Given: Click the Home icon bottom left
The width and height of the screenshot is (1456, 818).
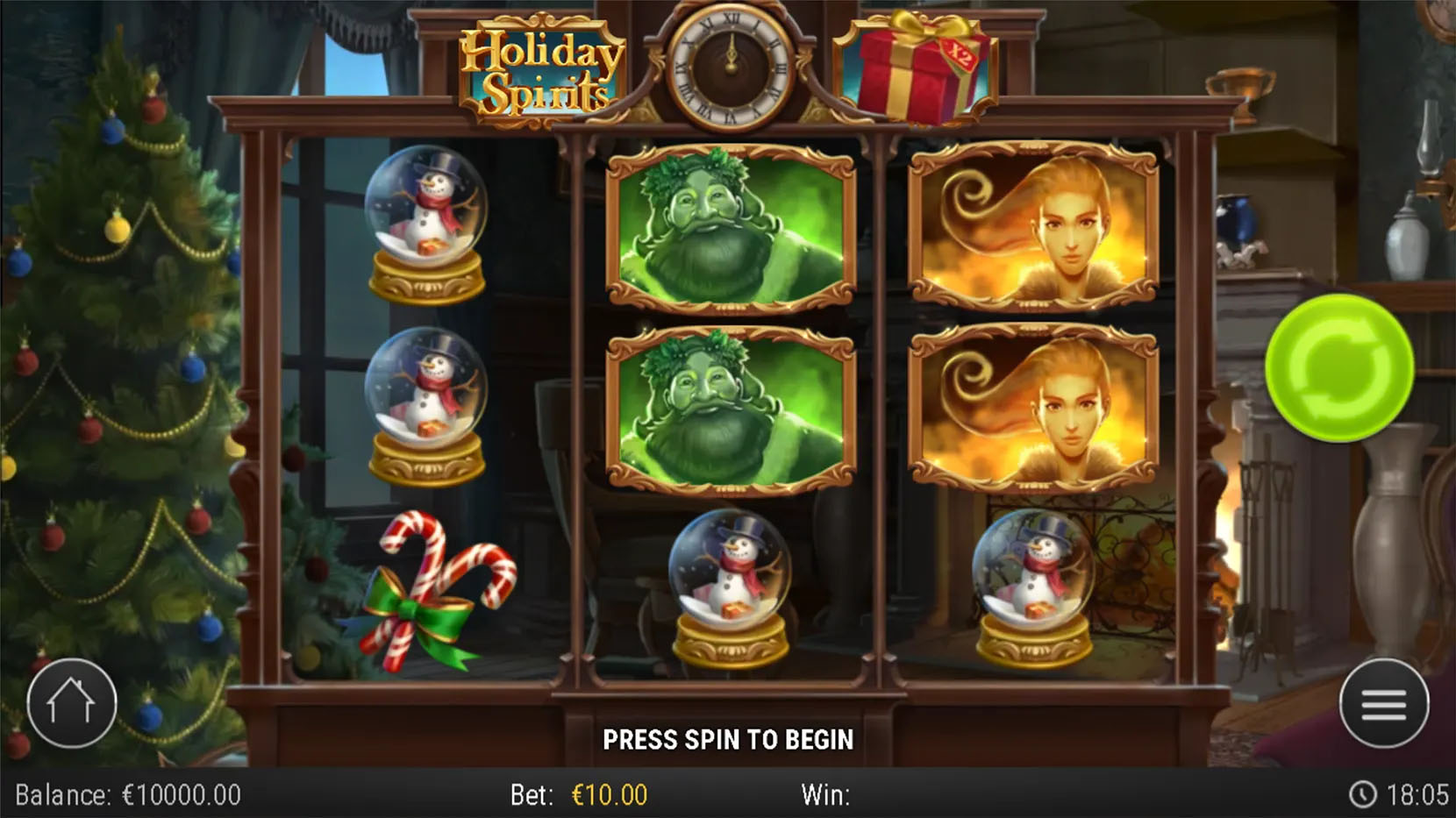Looking at the screenshot, I should (x=73, y=702).
